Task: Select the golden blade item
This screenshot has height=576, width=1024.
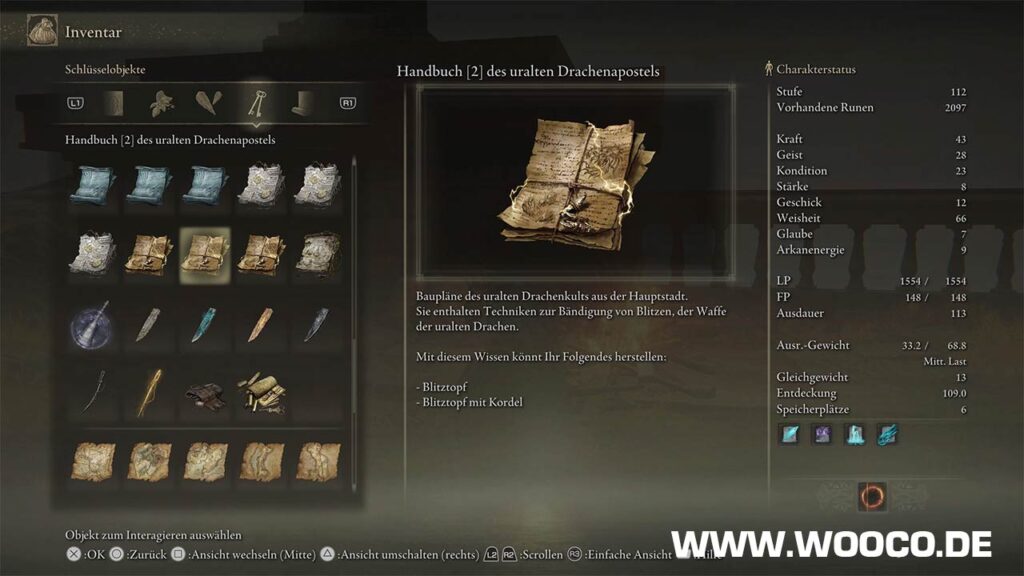Action: (x=148, y=392)
